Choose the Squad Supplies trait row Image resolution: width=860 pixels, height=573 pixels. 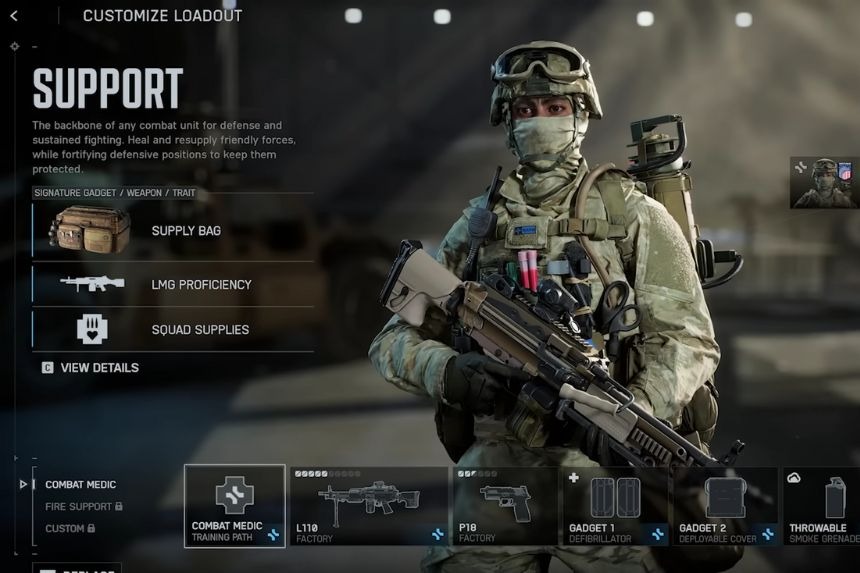(173, 329)
